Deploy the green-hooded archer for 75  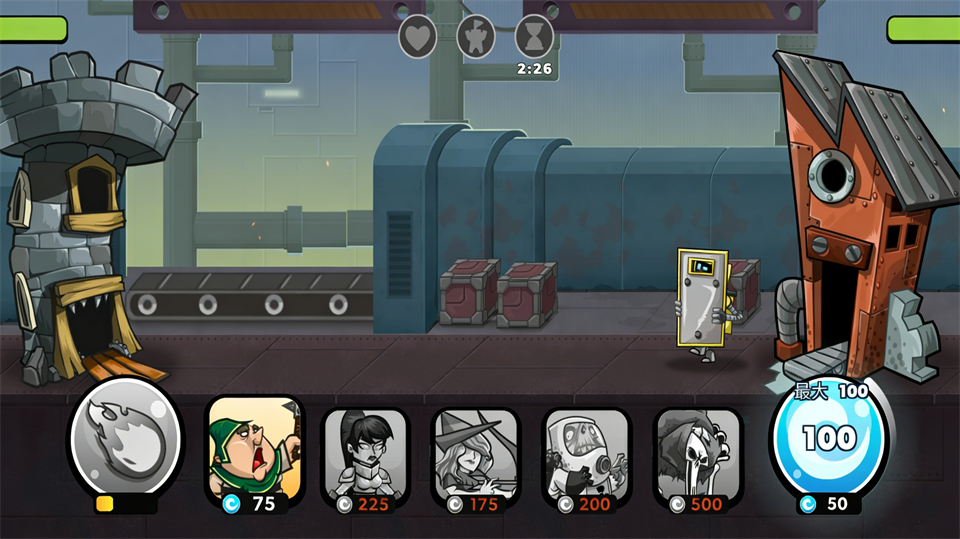(x=255, y=450)
